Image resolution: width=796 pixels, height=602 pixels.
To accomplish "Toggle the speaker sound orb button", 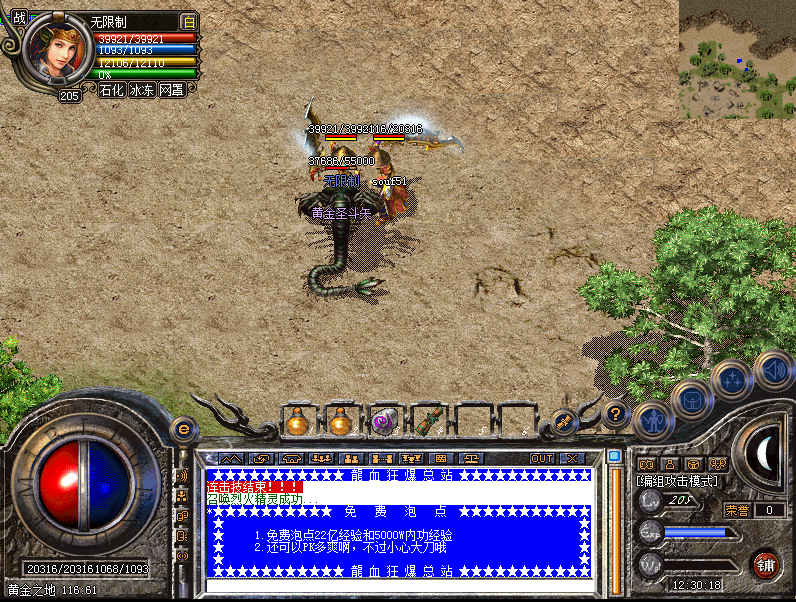I will click(x=773, y=370).
